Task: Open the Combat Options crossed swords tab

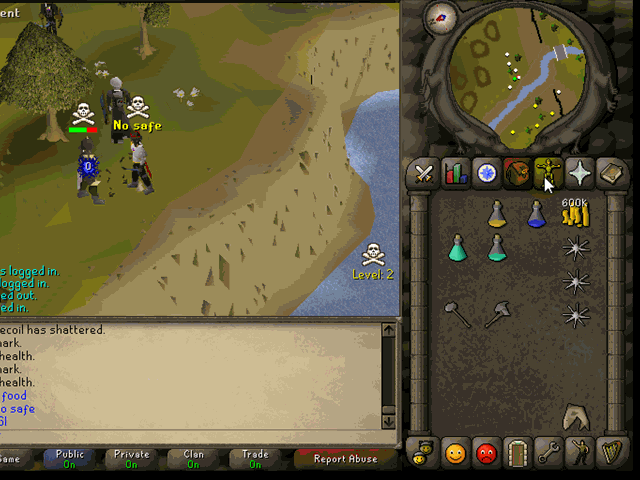Action: point(423,174)
